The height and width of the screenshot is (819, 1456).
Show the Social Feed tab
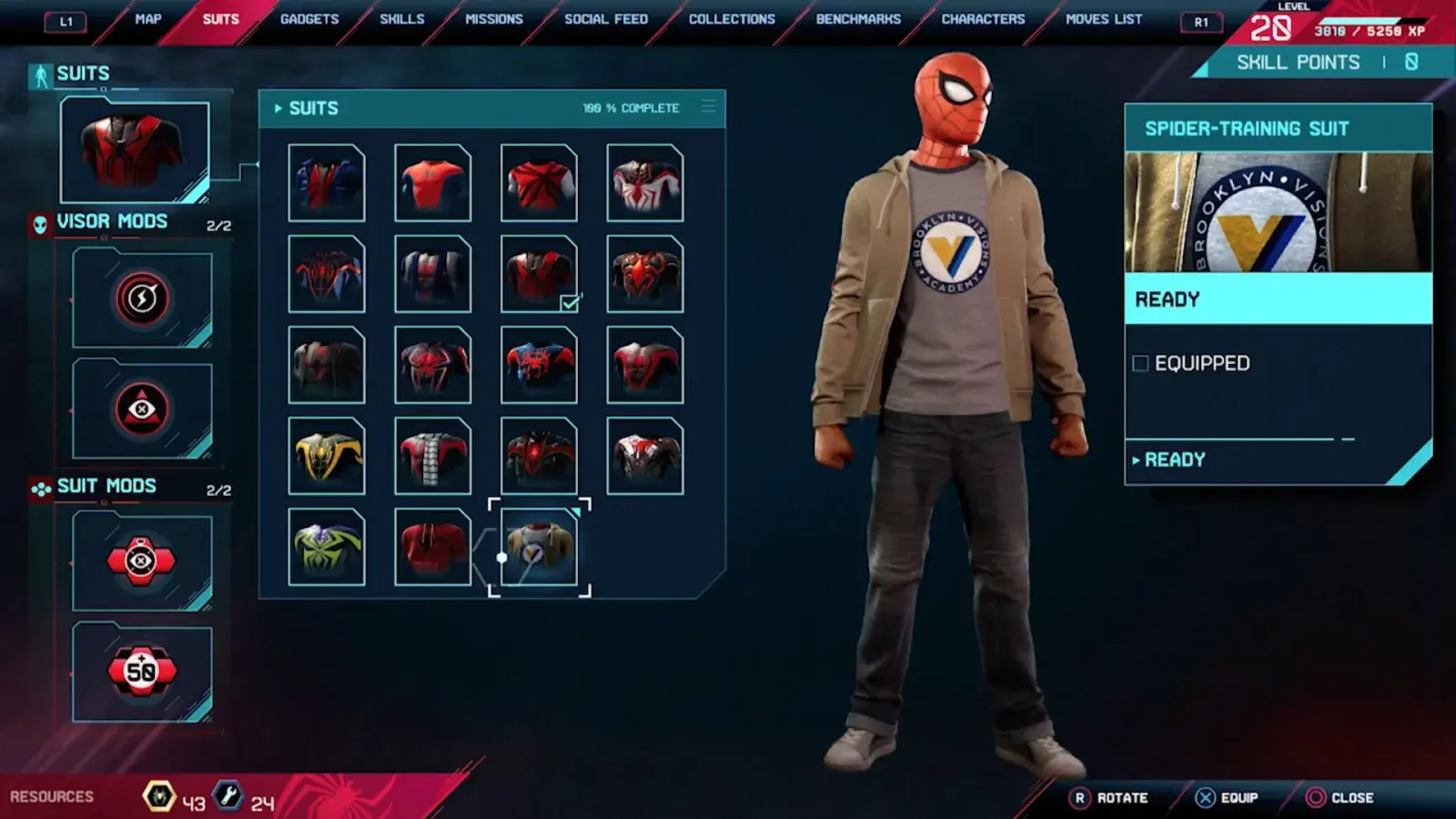coord(606,19)
